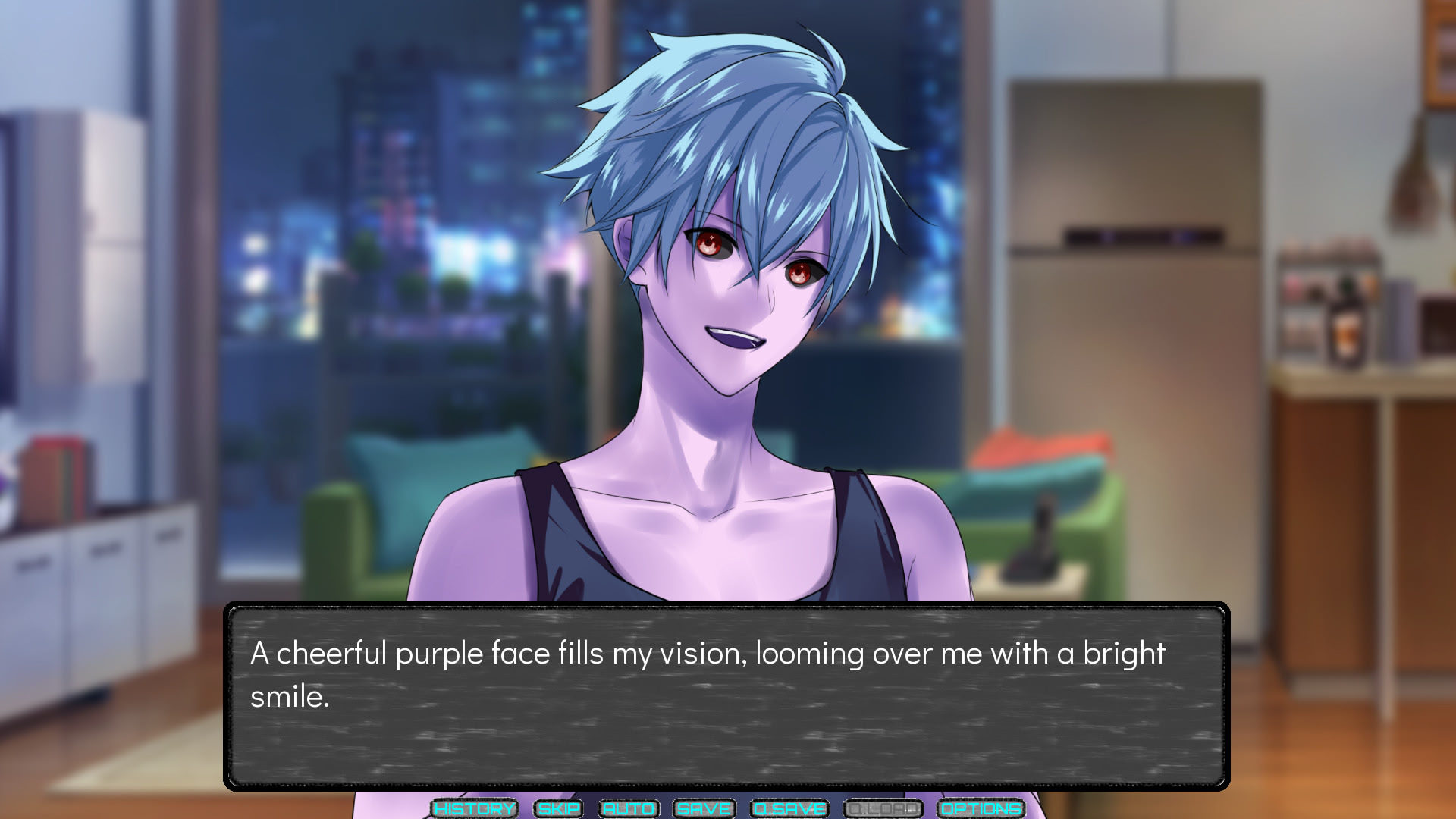Enable SKIP mode to fast-forward text

557,808
